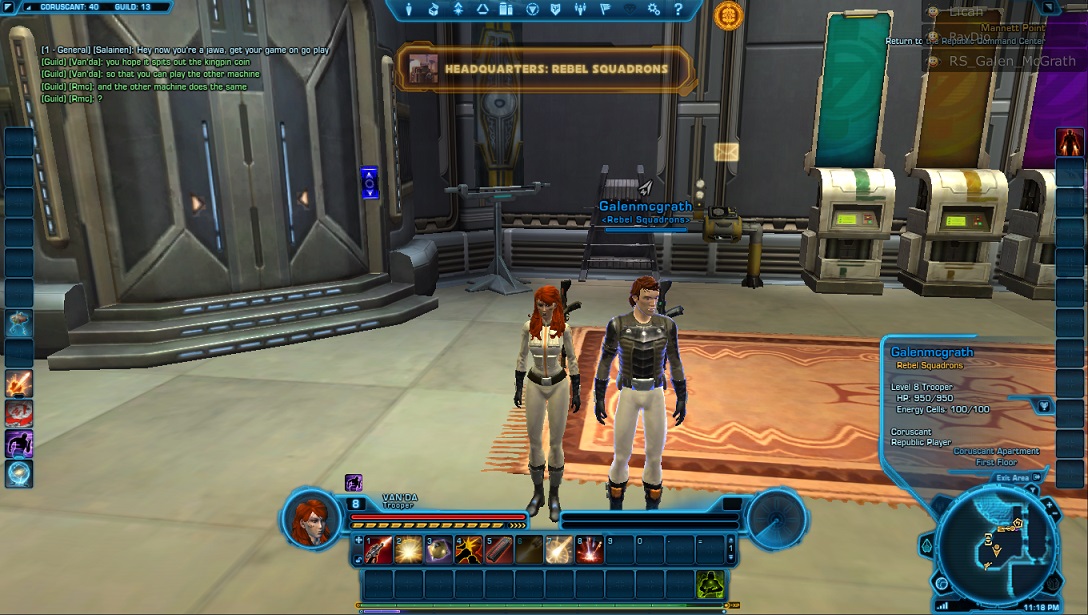The width and height of the screenshot is (1088, 615).
Task: Open the character sheet from top menu
Action: point(409,9)
